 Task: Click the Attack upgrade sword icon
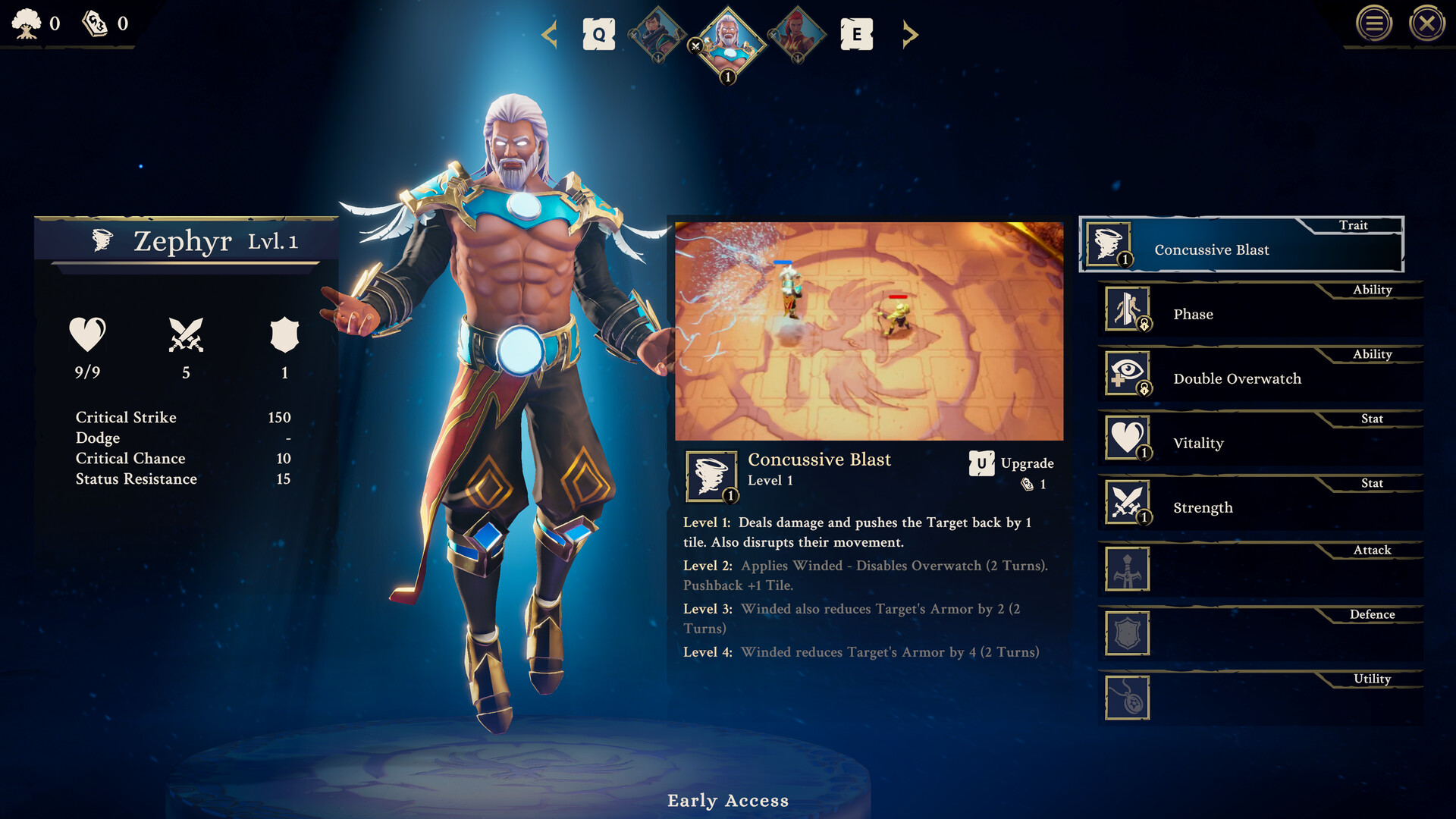(1127, 569)
